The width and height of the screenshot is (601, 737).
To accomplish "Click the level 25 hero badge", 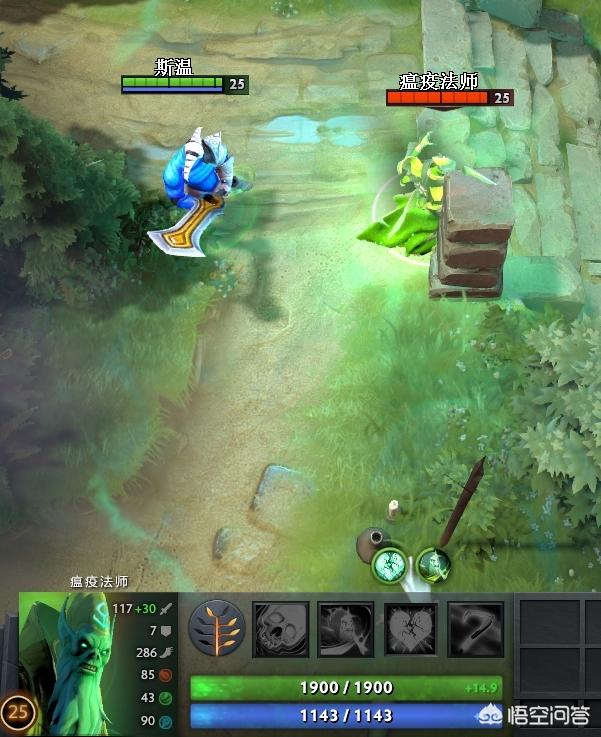I will pos(20,713).
